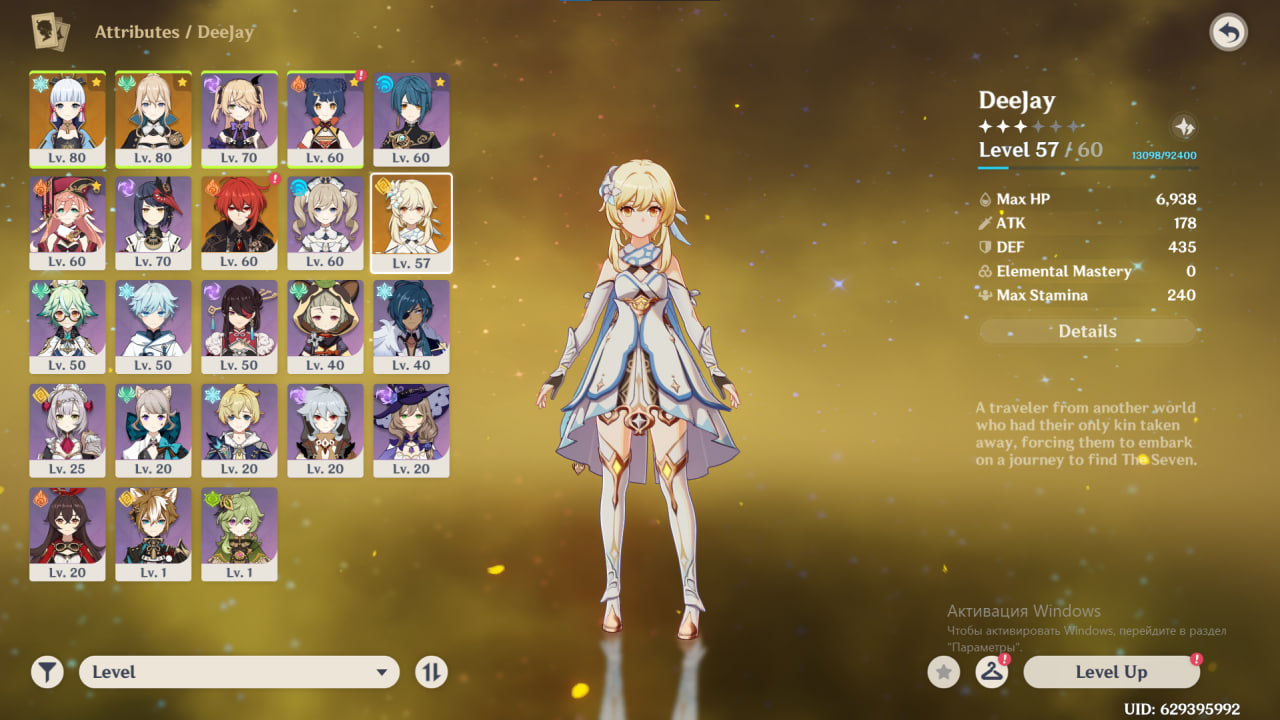Open the character filter funnel
1280x720 pixels.
click(x=47, y=672)
